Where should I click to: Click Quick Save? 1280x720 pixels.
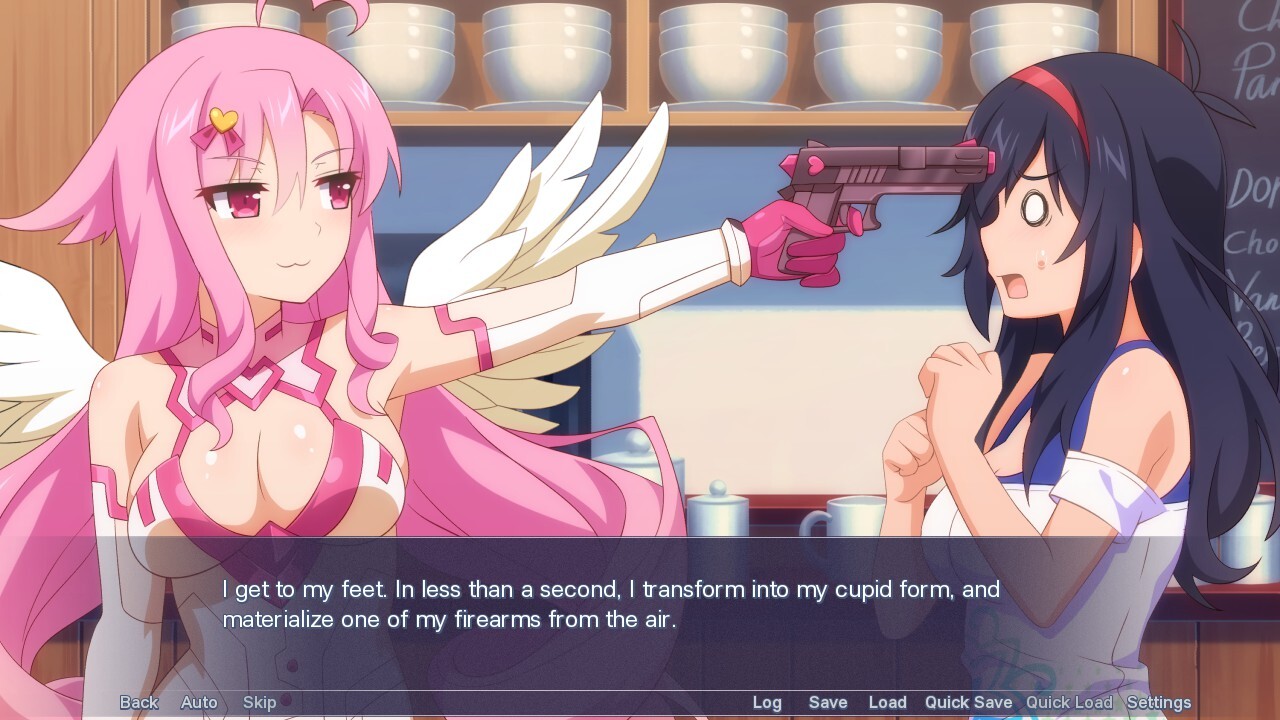[968, 702]
